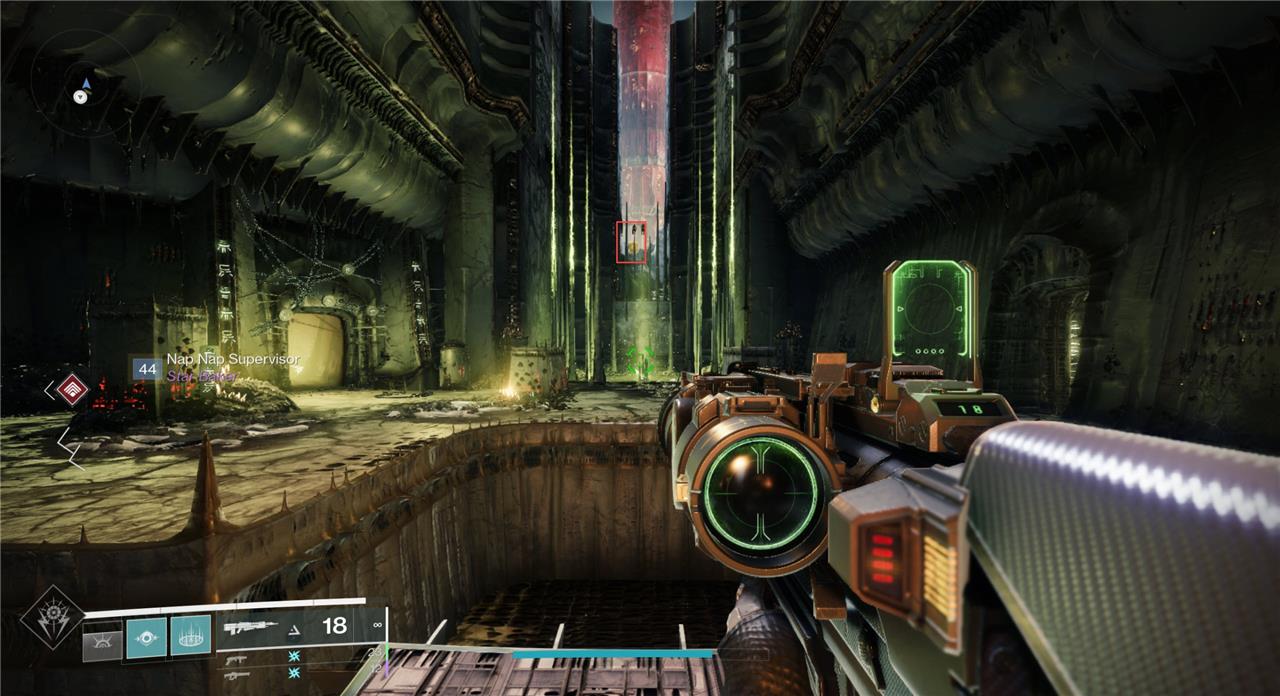Viewport: 1280px width, 696px height.
Task: Select the equipped weapon slot with rifle silhouette
Action: tap(251, 628)
